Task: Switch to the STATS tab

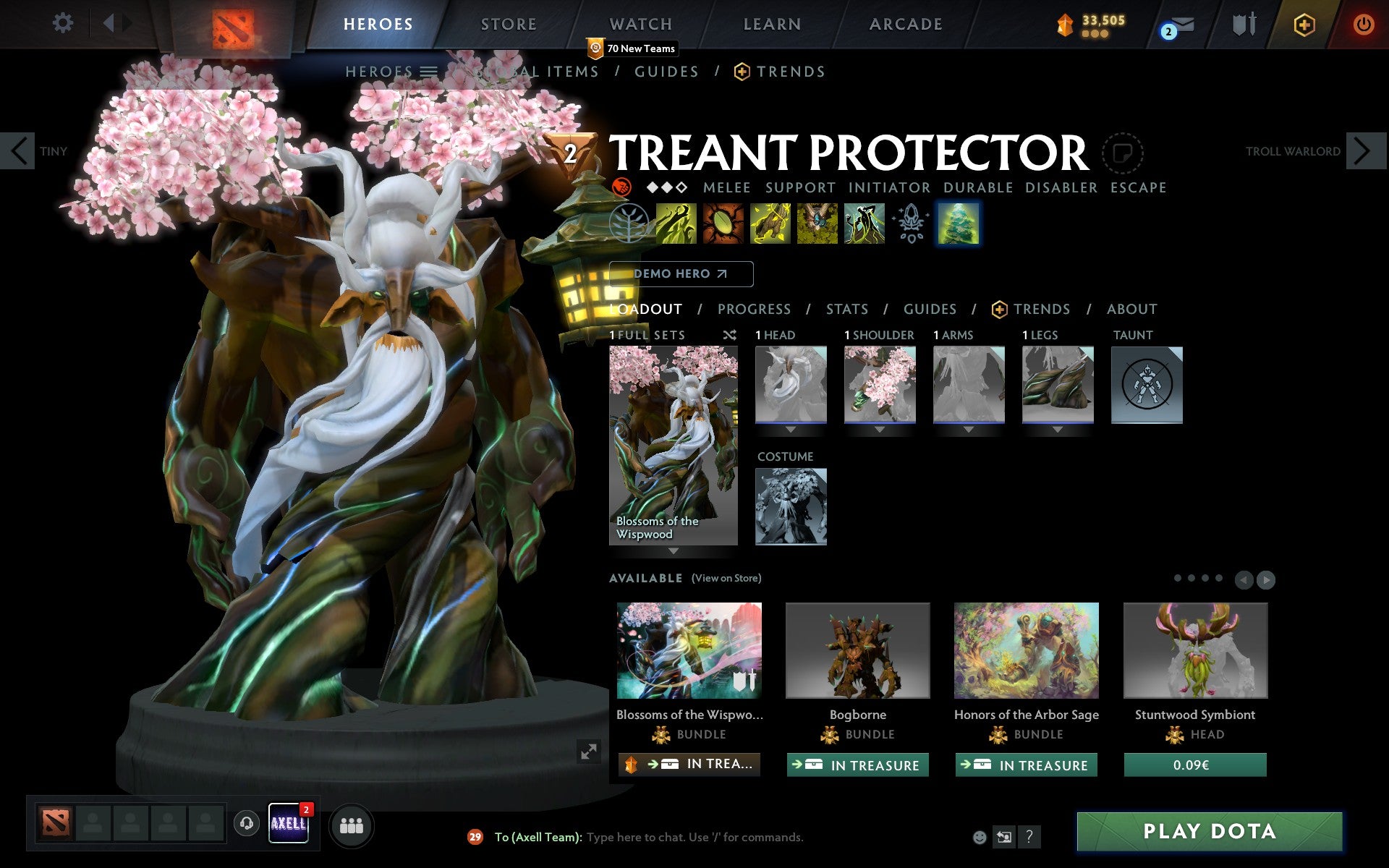Action: point(846,309)
